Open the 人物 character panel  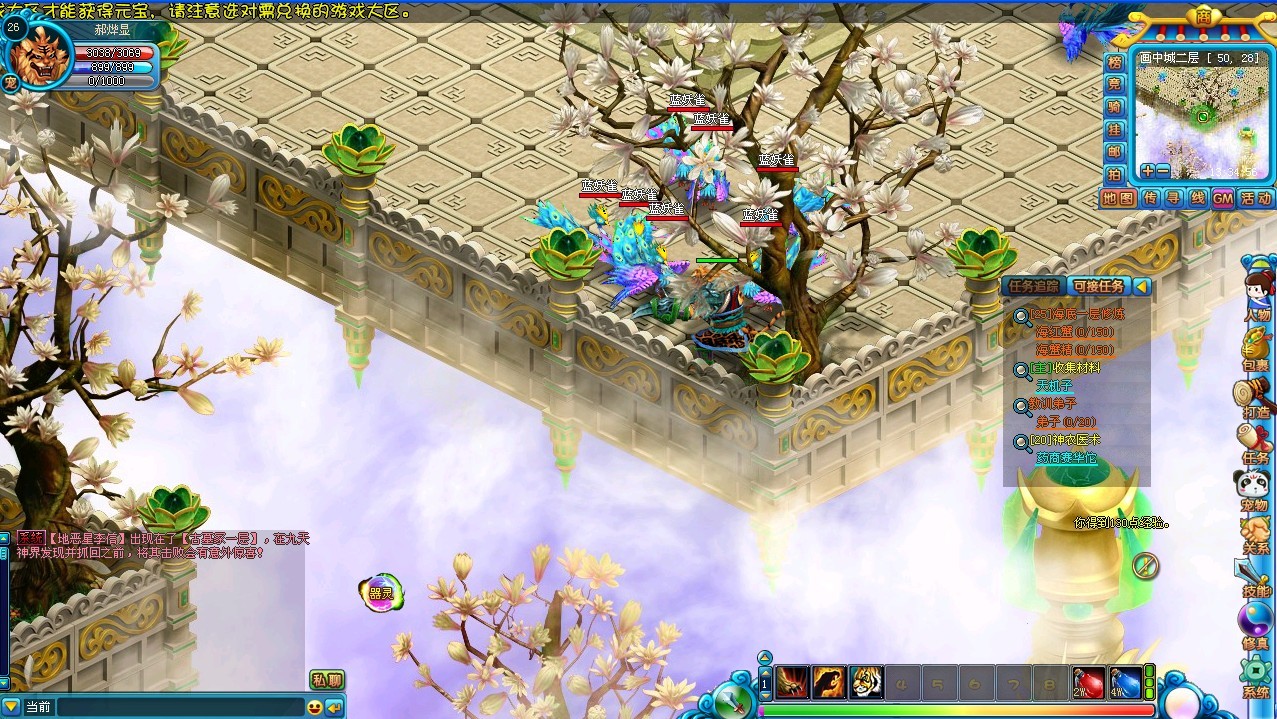click(1256, 298)
